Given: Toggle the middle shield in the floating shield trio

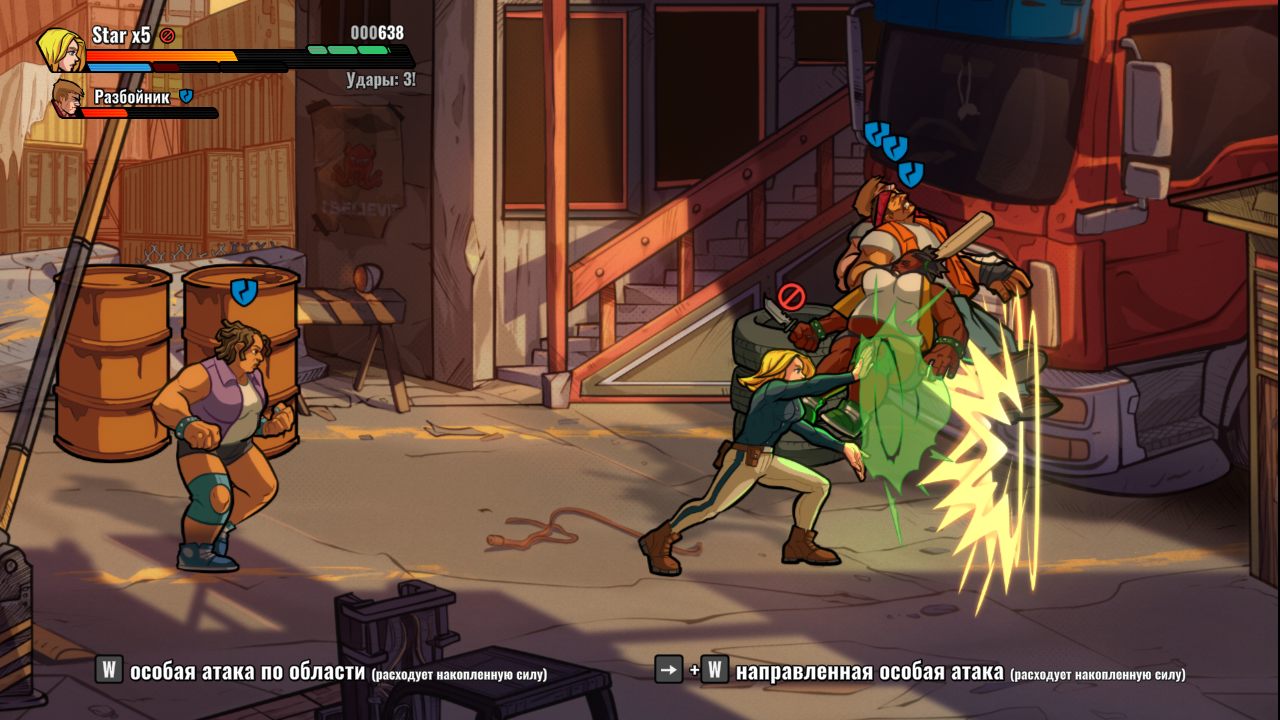Looking at the screenshot, I should 895,148.
